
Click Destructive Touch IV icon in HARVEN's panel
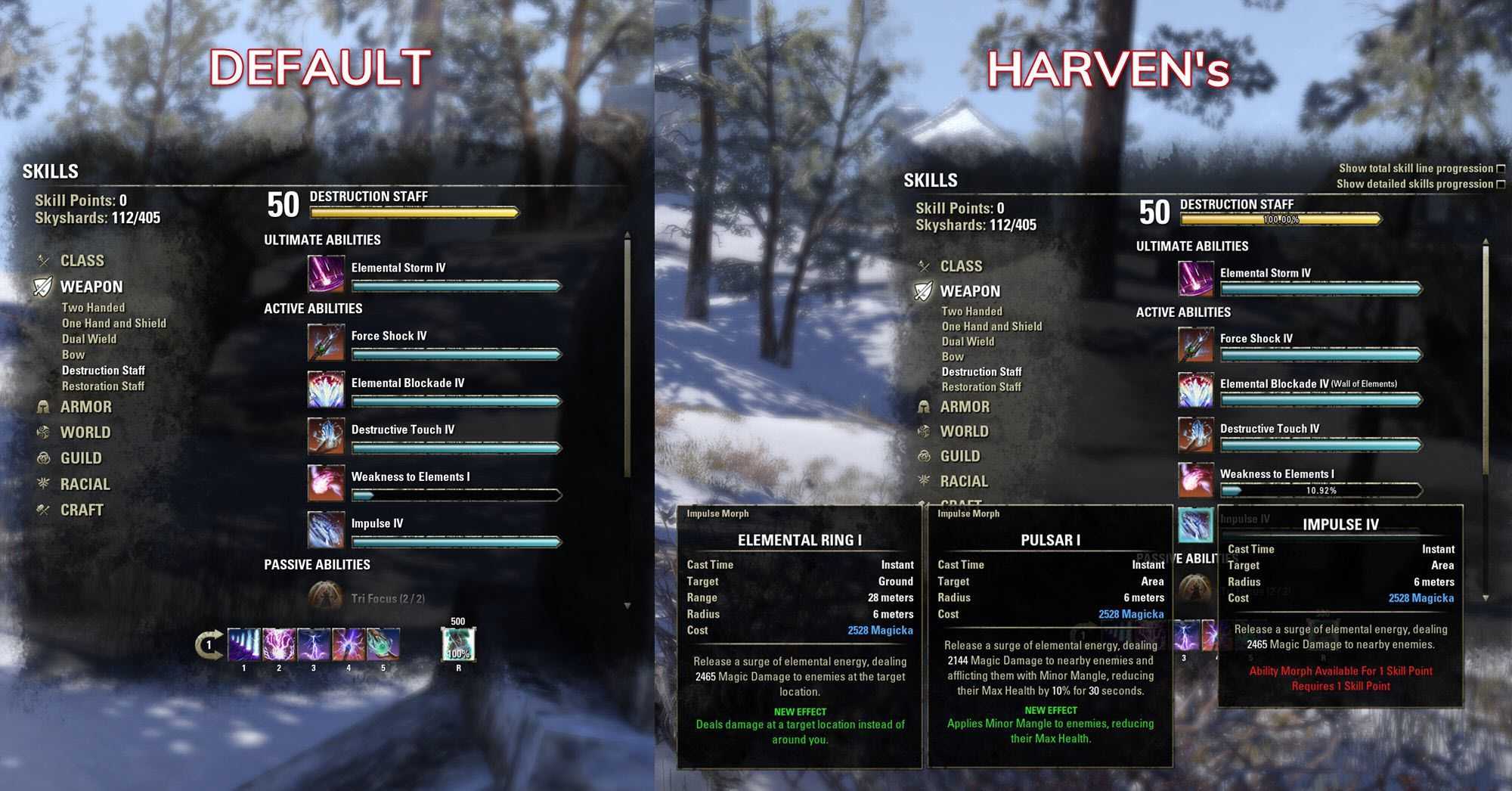pos(1195,435)
